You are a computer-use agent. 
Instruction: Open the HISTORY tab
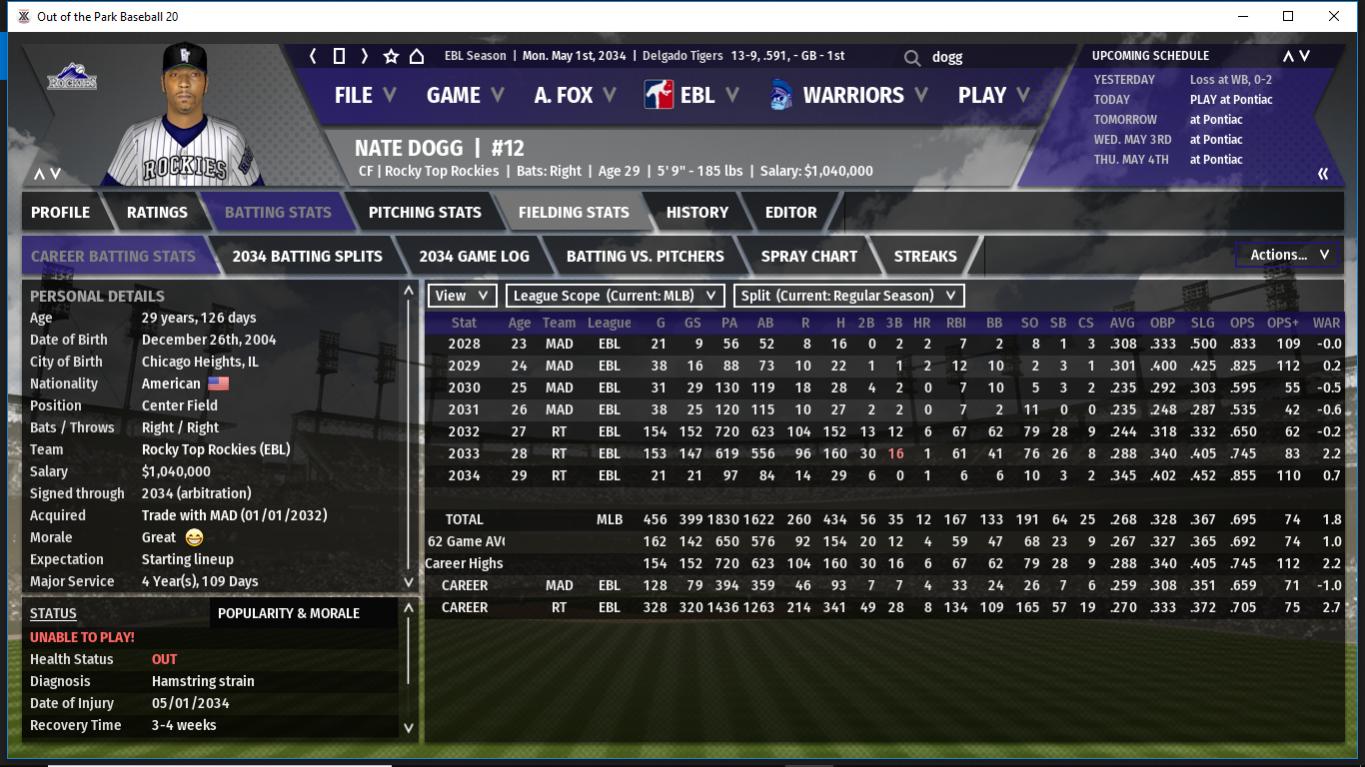click(697, 212)
